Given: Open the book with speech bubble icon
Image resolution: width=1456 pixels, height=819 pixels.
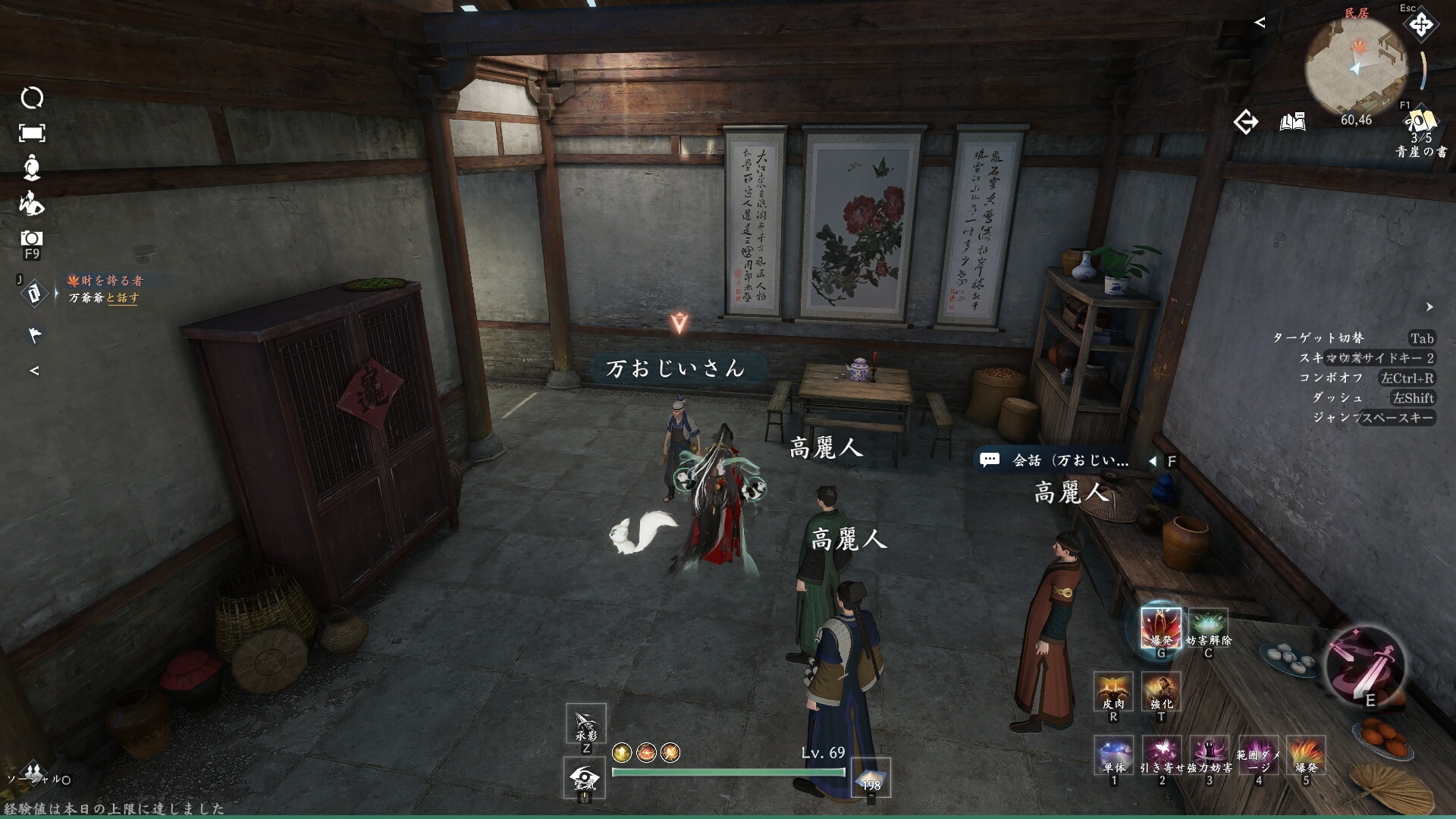Looking at the screenshot, I should pyautogui.click(x=1292, y=122).
